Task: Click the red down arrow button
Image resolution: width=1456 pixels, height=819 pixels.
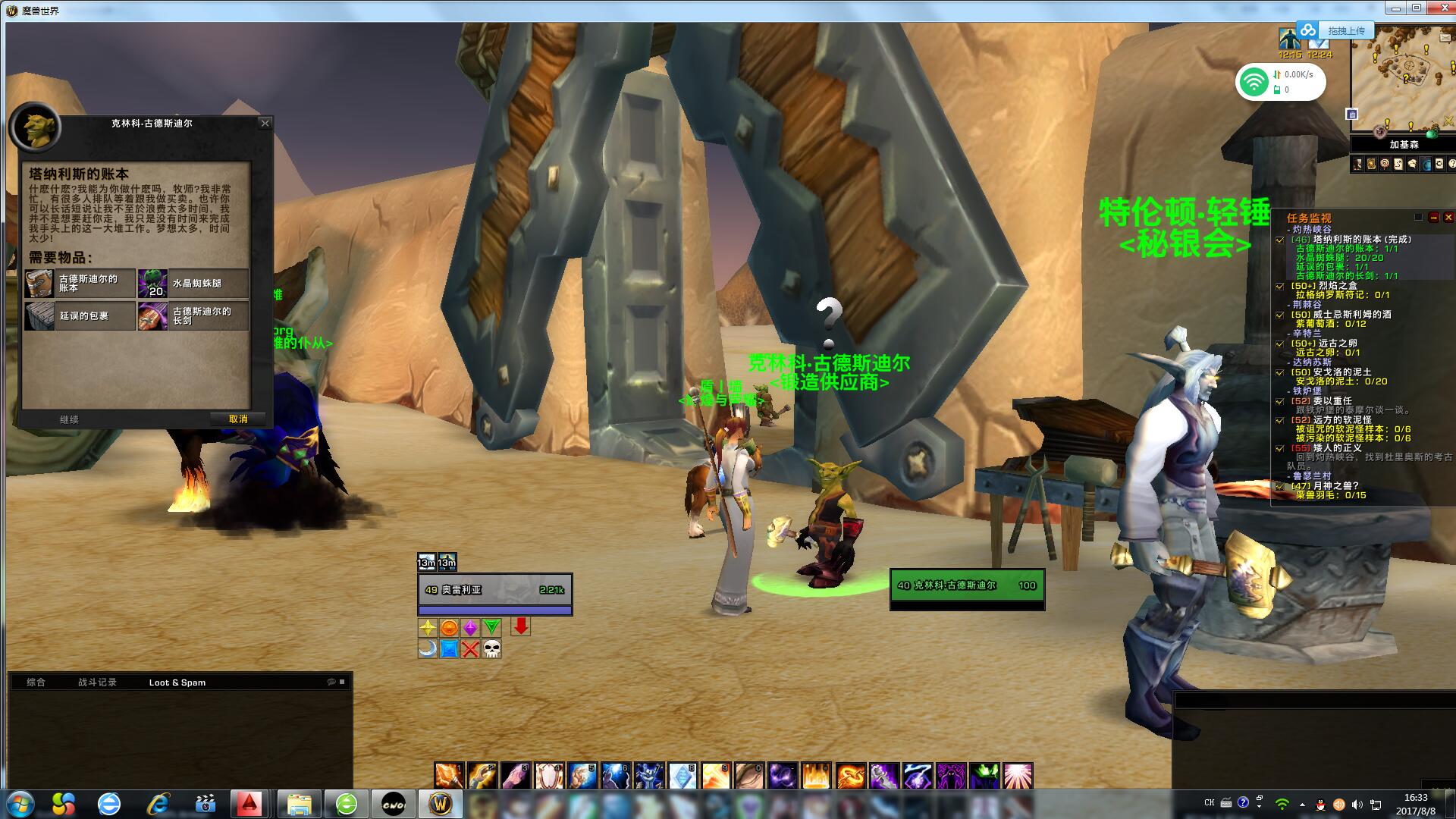Action: 520,626
